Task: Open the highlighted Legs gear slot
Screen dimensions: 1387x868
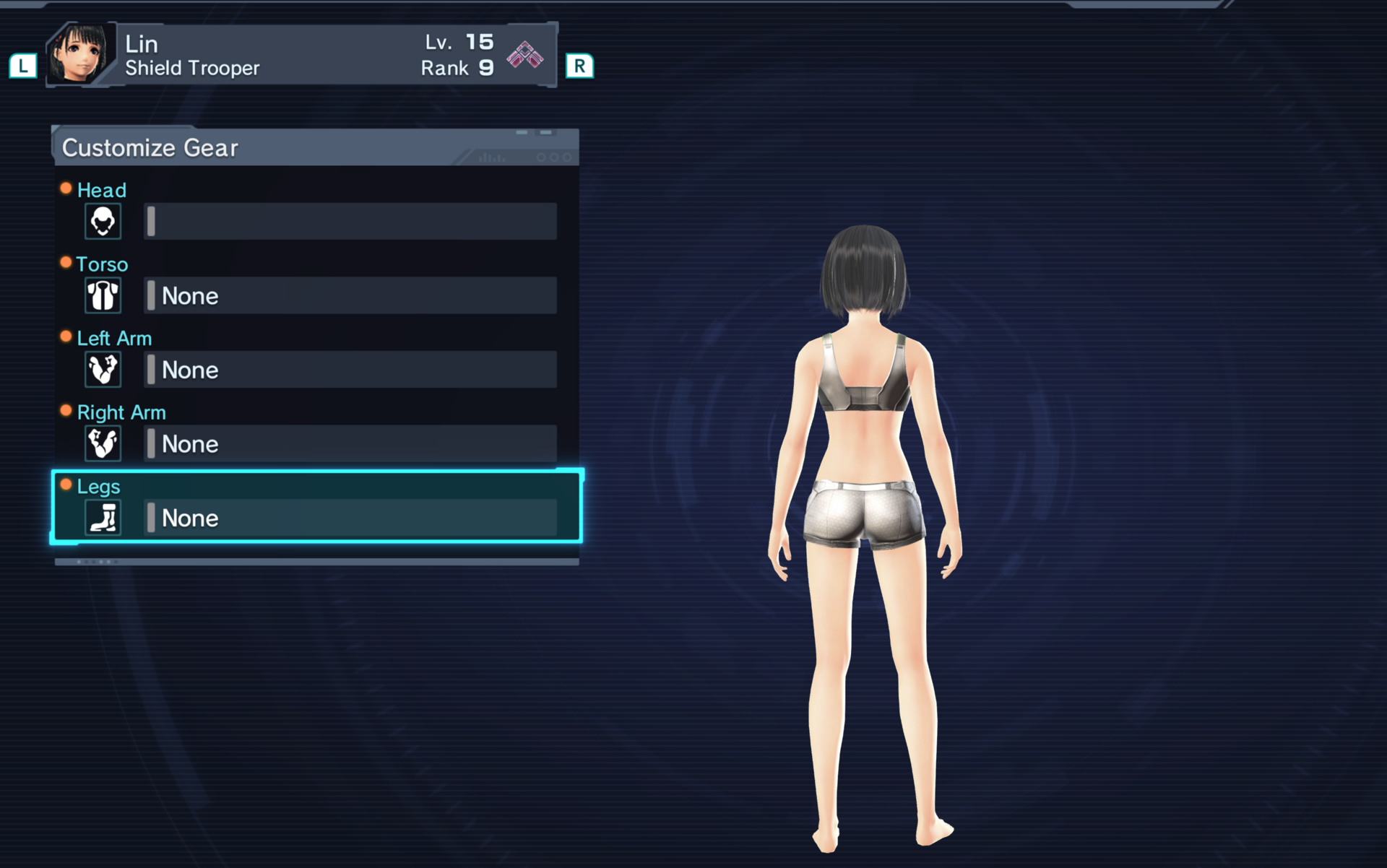Action: point(350,517)
